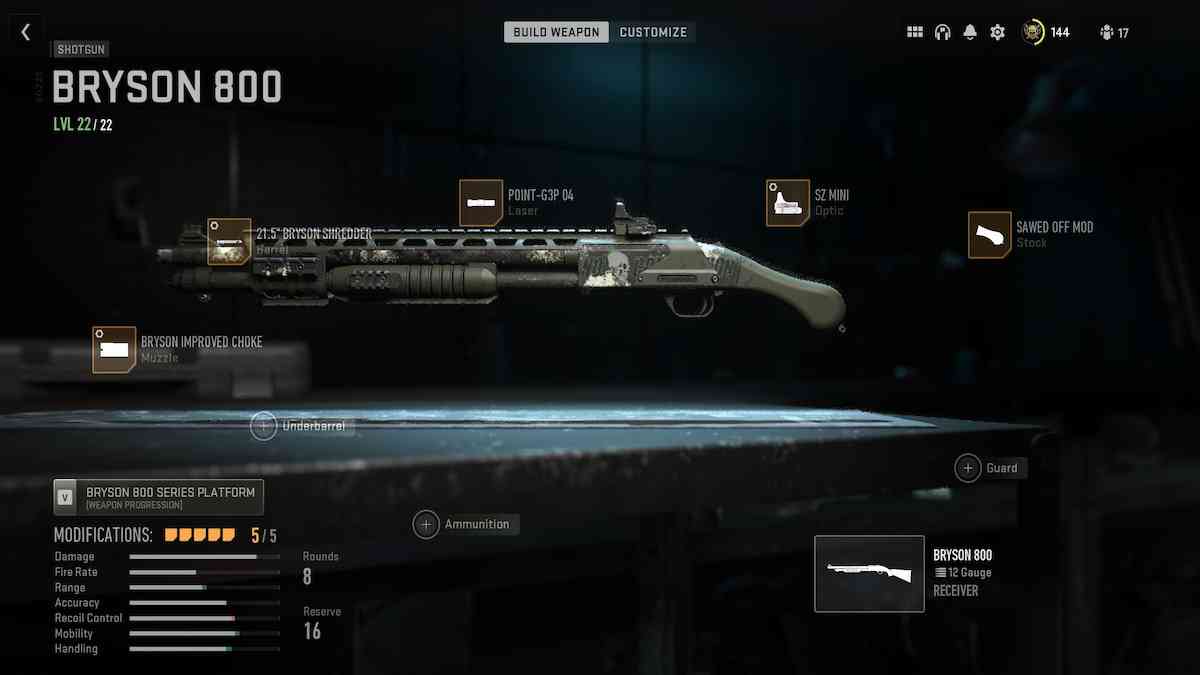Add an Underbarrel attachment
Image resolution: width=1200 pixels, height=675 pixels.
[264, 426]
